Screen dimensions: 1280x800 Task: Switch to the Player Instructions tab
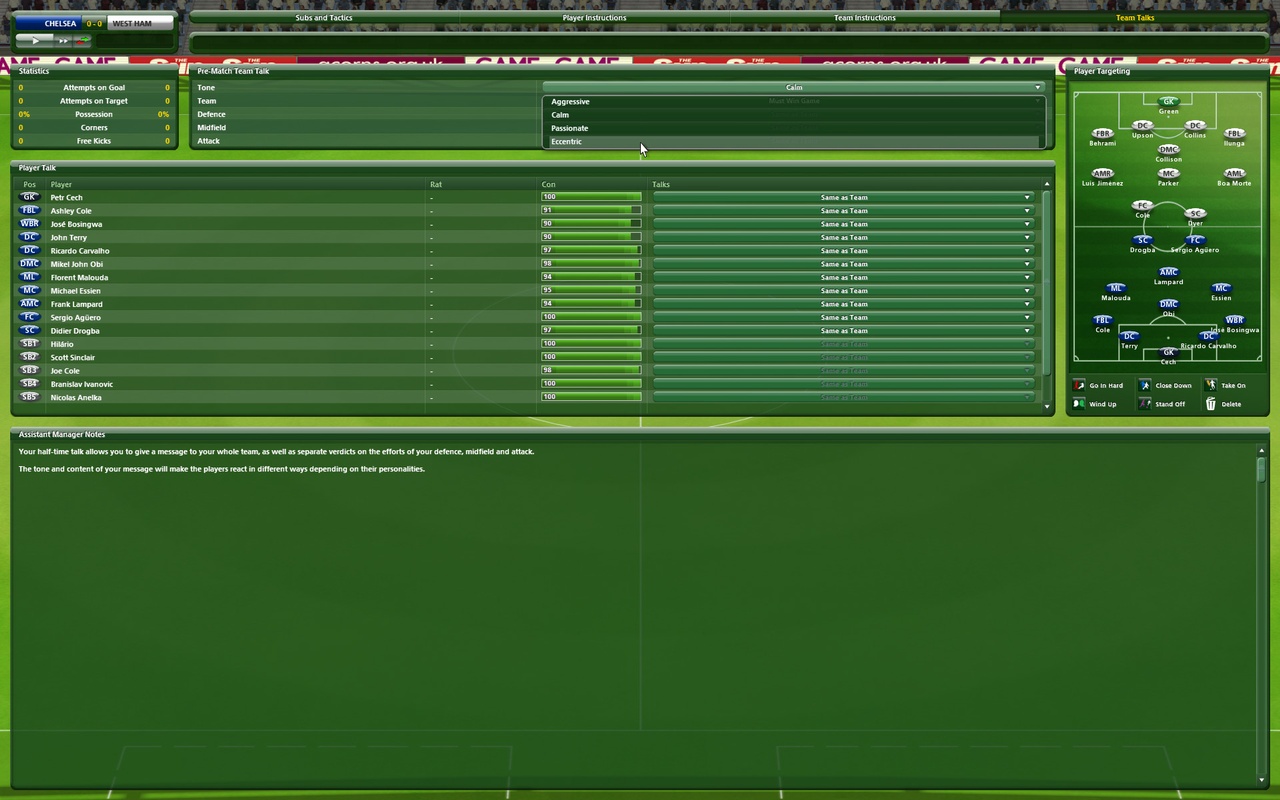point(594,17)
